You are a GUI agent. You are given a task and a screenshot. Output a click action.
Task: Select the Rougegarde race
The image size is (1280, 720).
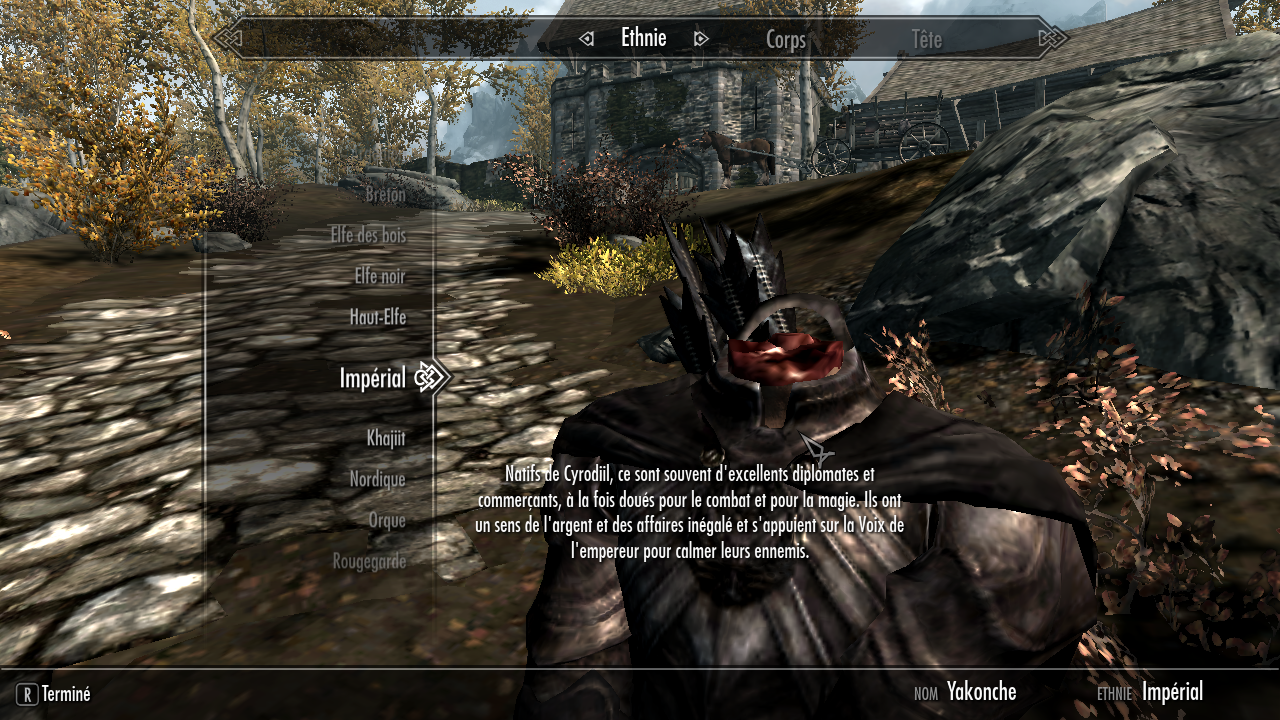372,561
